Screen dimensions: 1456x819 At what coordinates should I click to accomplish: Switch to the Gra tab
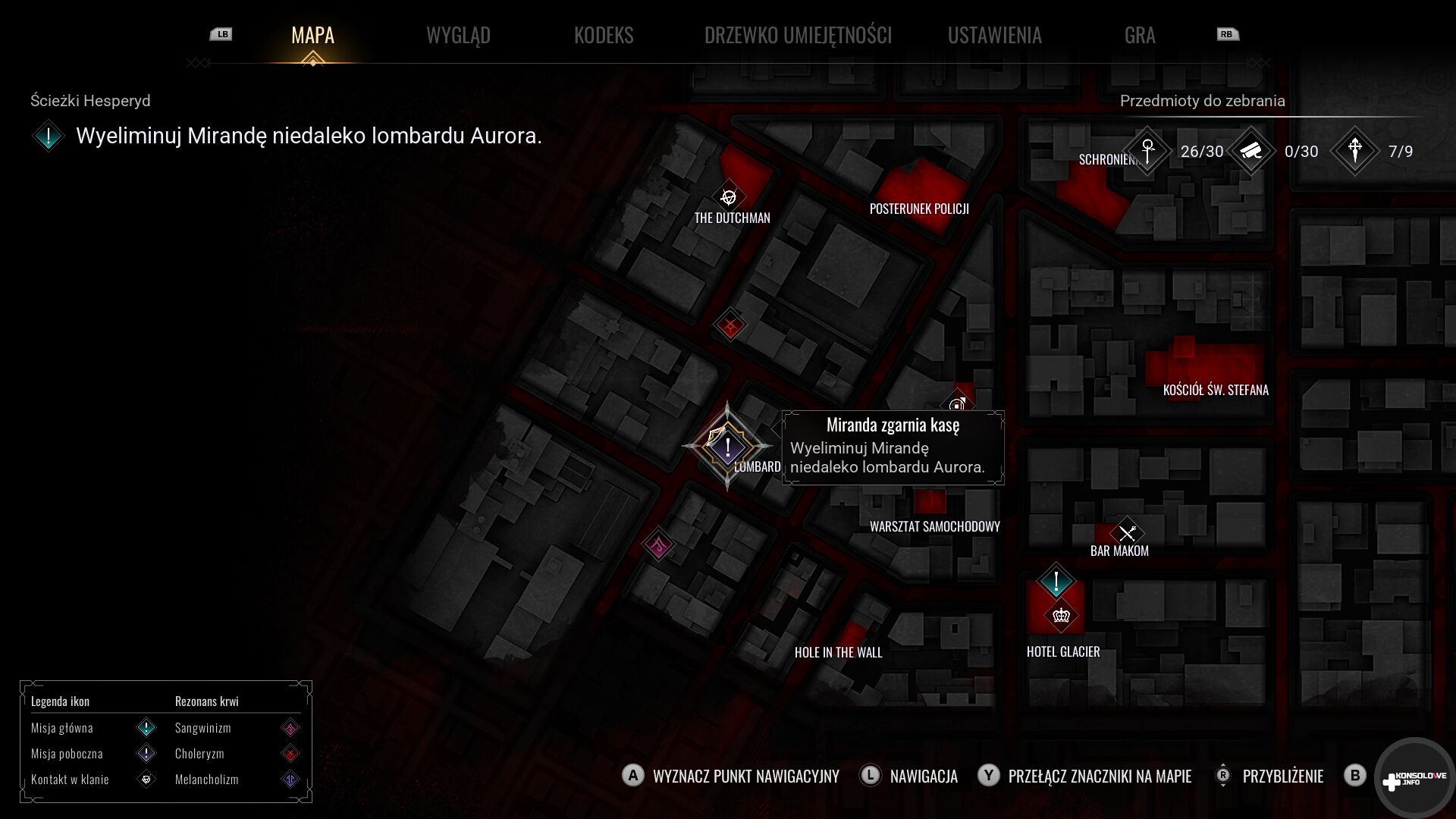(1139, 35)
